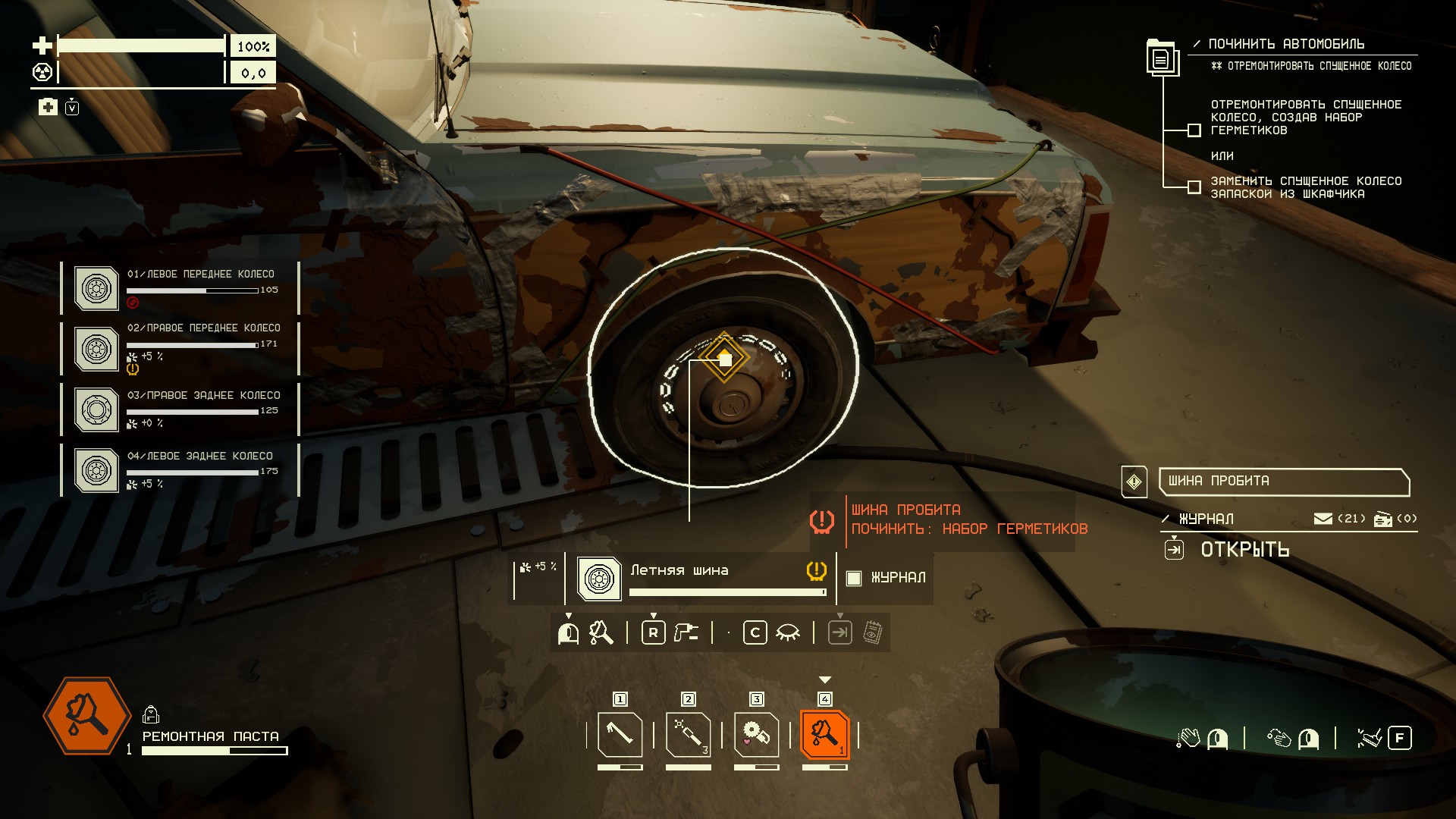Click the Летняя шина tire icon
The width and height of the screenshot is (1456, 819).
click(x=599, y=579)
